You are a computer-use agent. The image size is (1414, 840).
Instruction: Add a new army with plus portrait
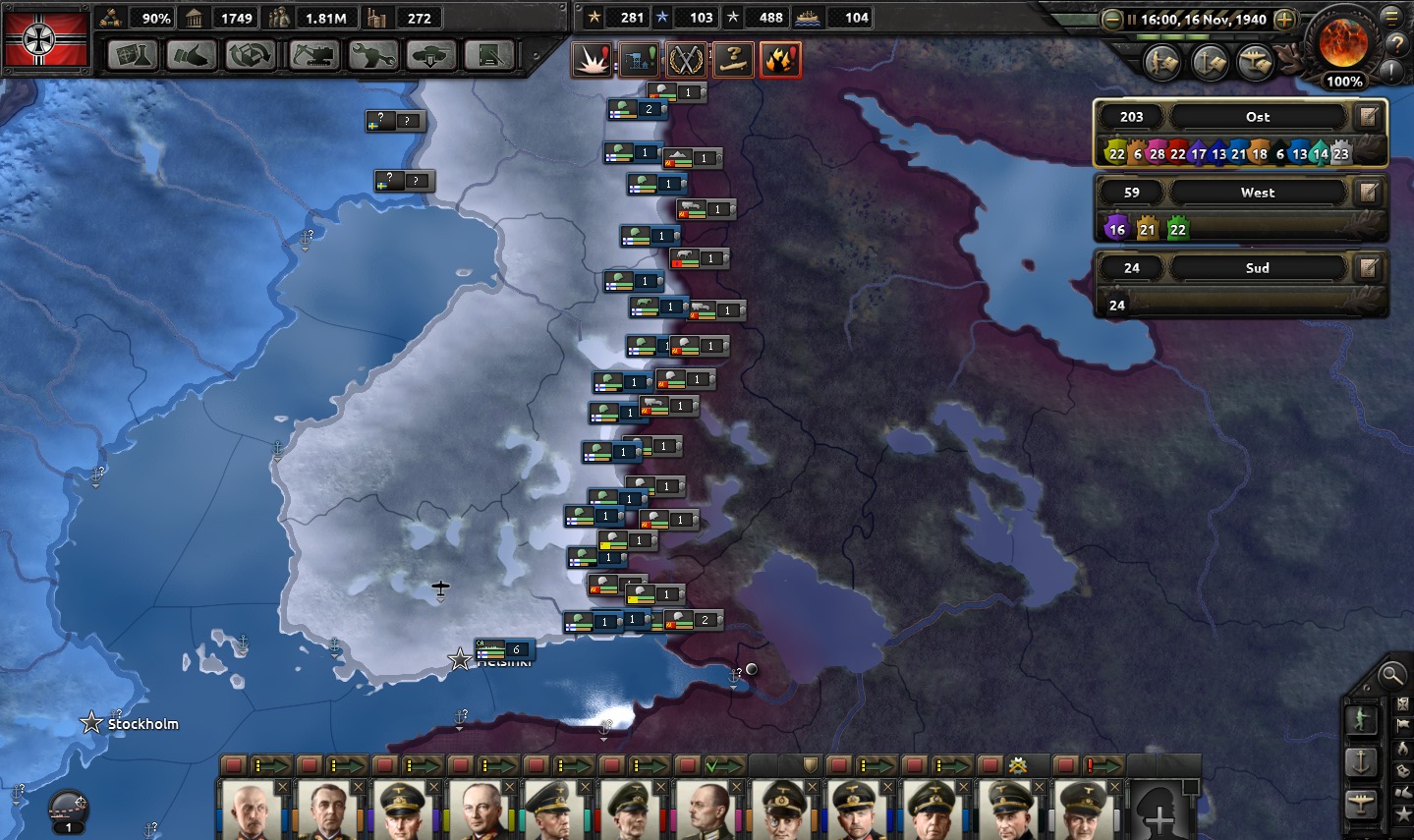click(x=1160, y=813)
